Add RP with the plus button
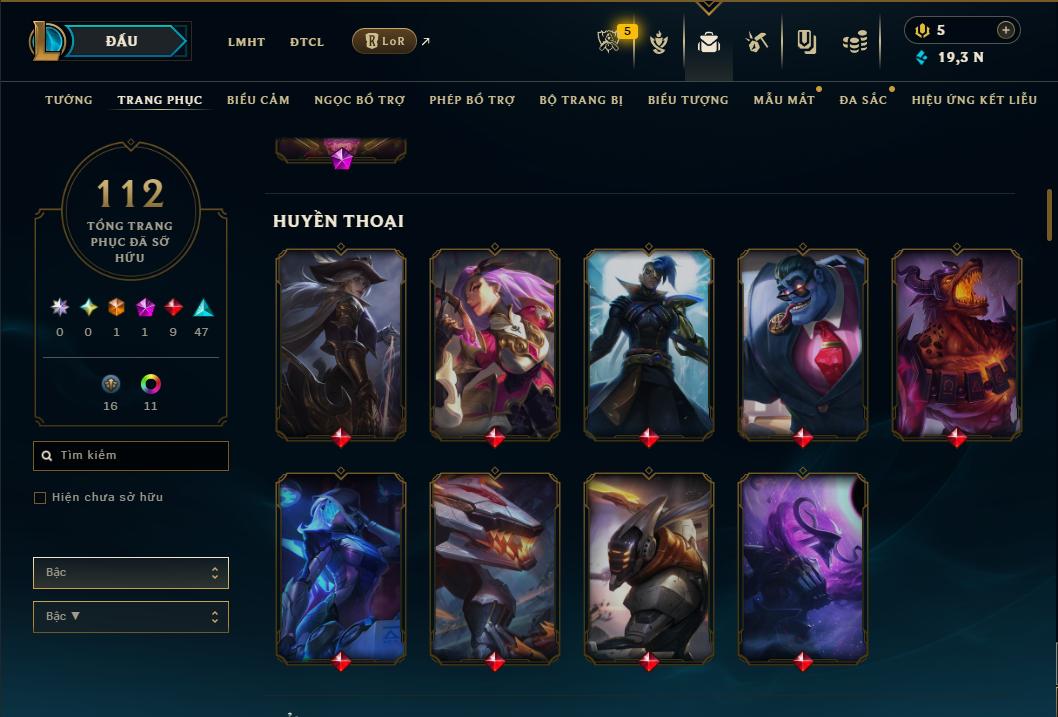 (1006, 30)
